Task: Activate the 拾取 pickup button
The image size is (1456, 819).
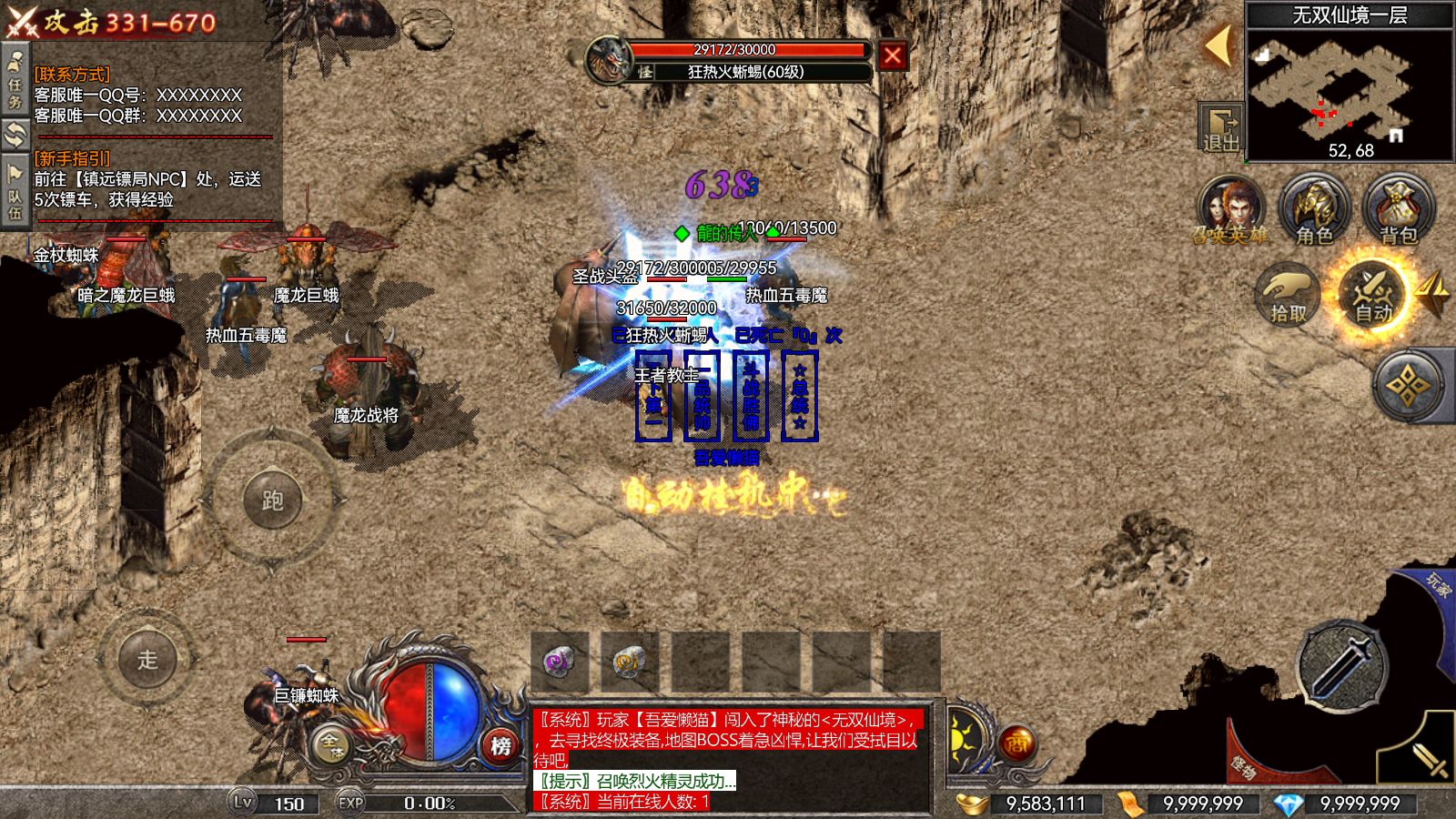Action: 1289,293
